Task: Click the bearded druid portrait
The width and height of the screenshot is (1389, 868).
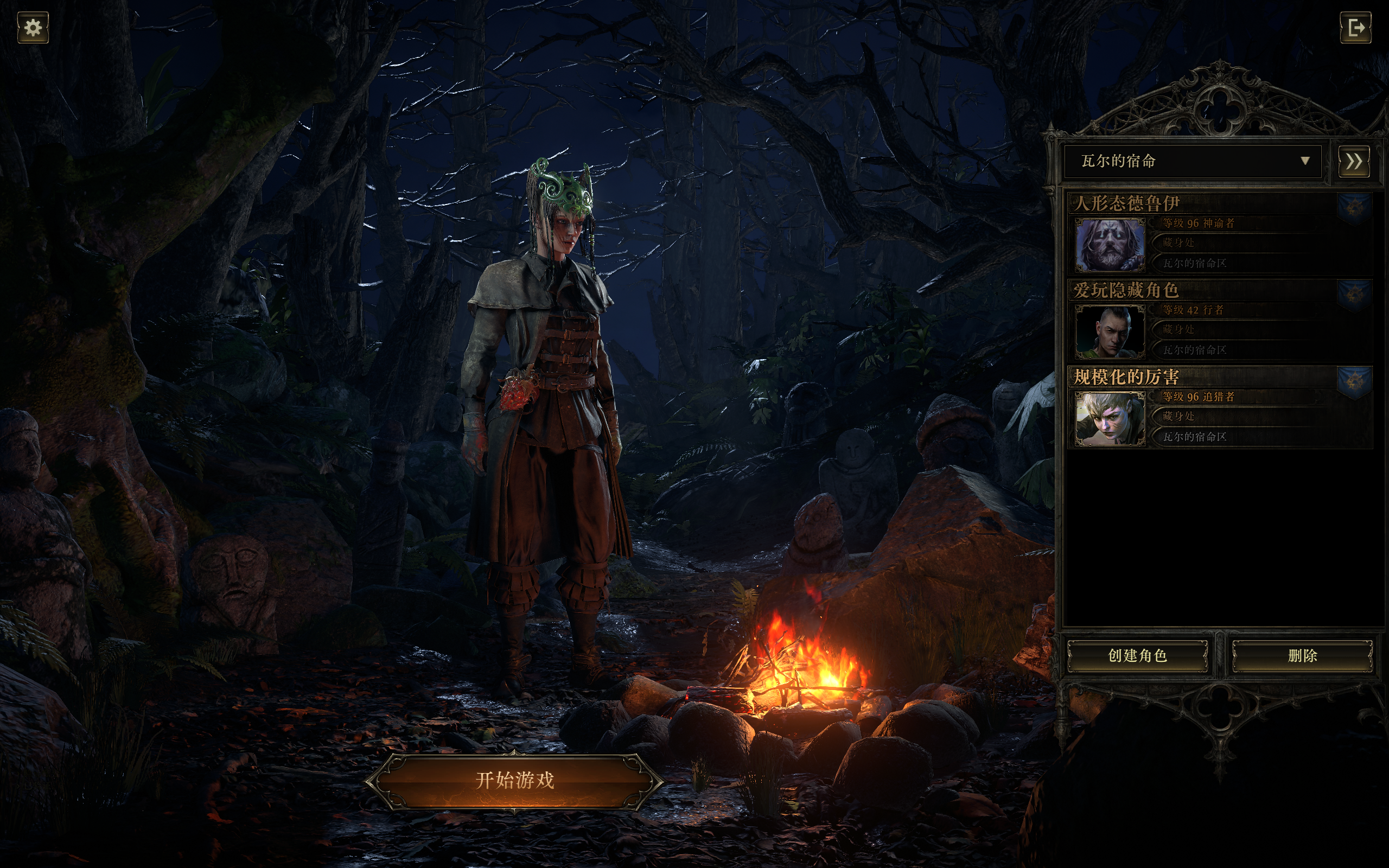Action: [x=1110, y=245]
